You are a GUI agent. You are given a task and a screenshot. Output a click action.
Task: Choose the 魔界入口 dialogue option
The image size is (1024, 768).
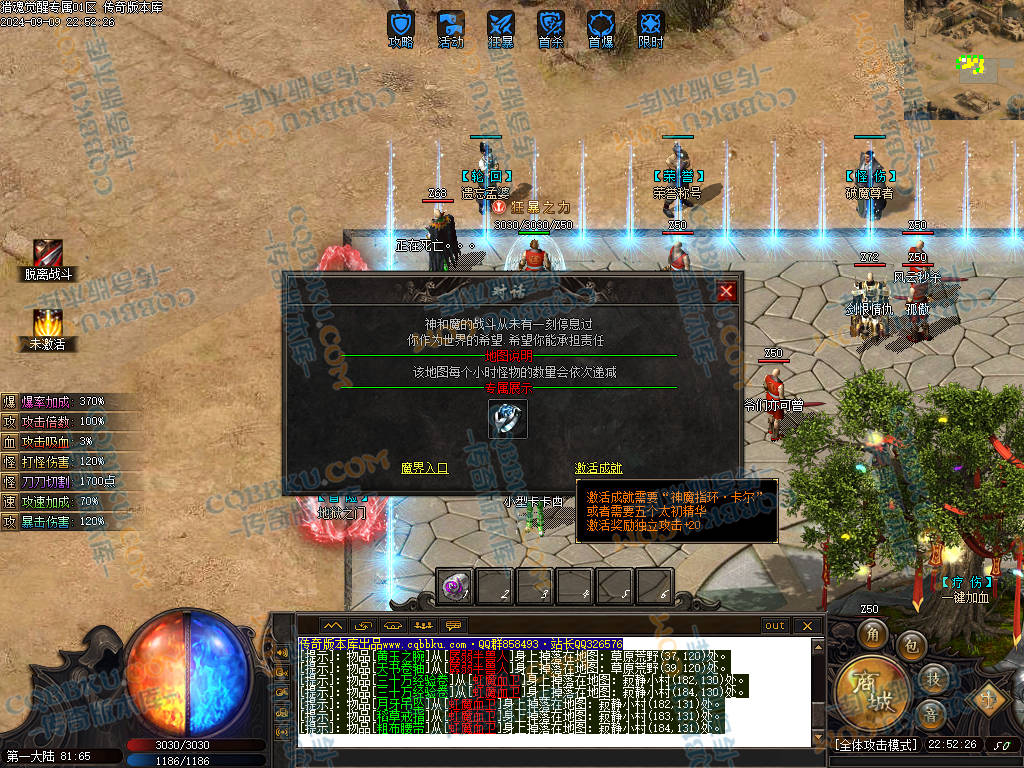[425, 467]
